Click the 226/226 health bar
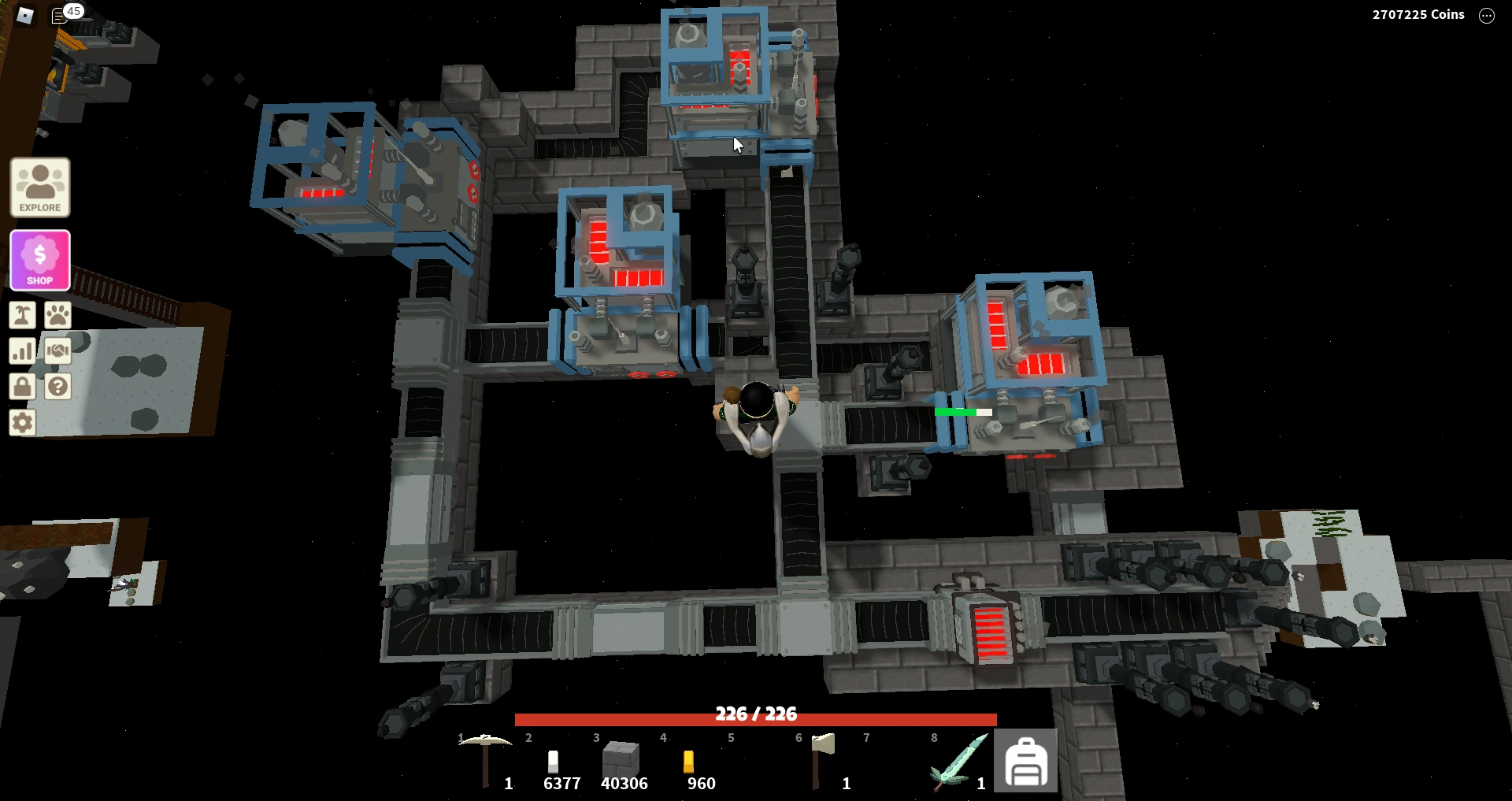The image size is (1512, 801). (754, 717)
